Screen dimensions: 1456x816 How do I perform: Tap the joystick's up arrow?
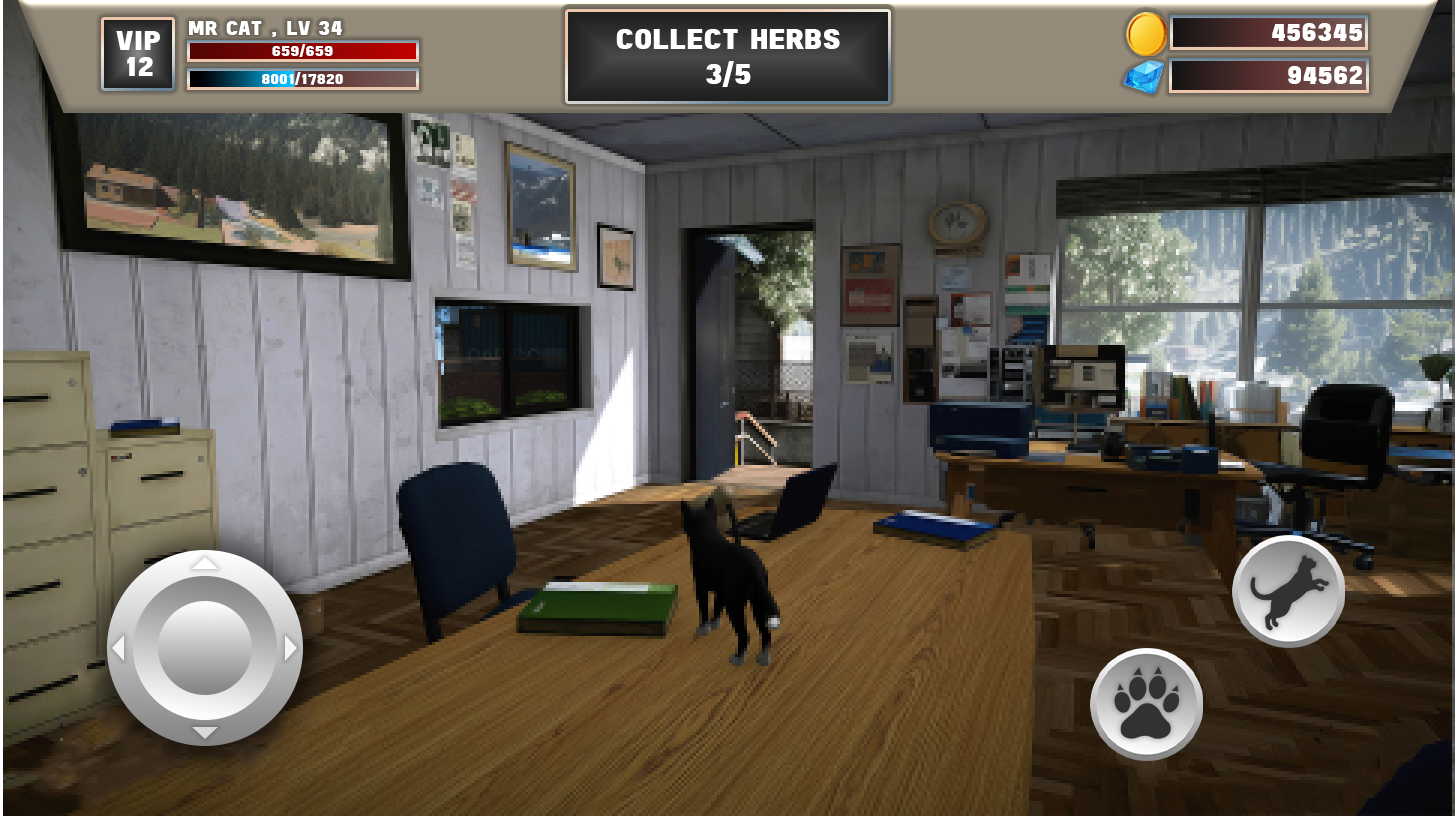(205, 563)
